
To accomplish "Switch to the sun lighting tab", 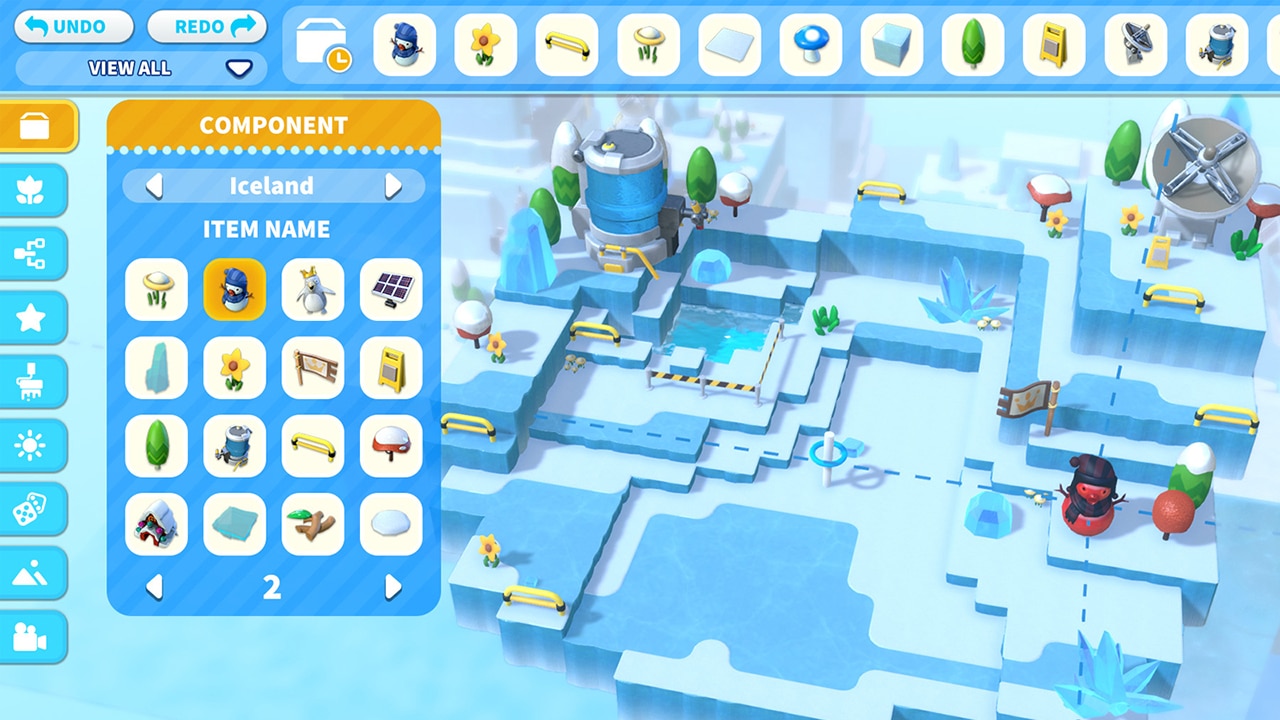I will coord(32,446).
